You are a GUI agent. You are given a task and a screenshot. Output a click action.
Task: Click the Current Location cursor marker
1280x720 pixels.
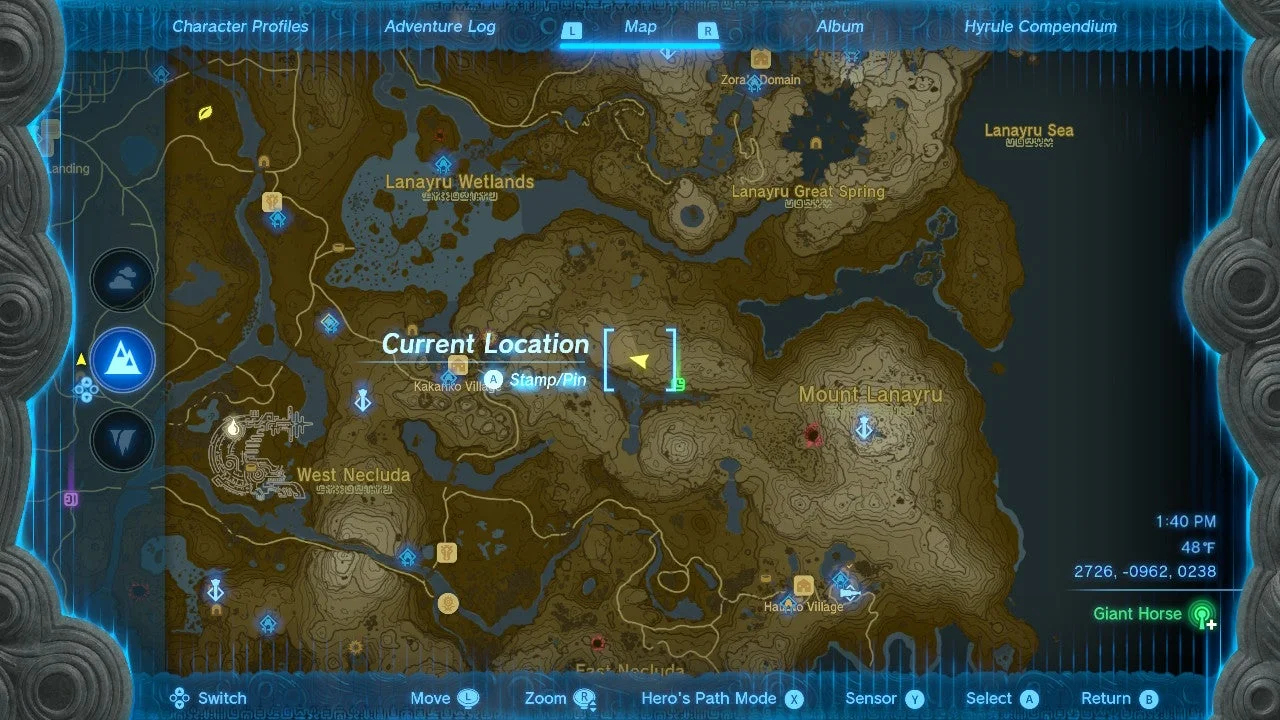(x=641, y=360)
